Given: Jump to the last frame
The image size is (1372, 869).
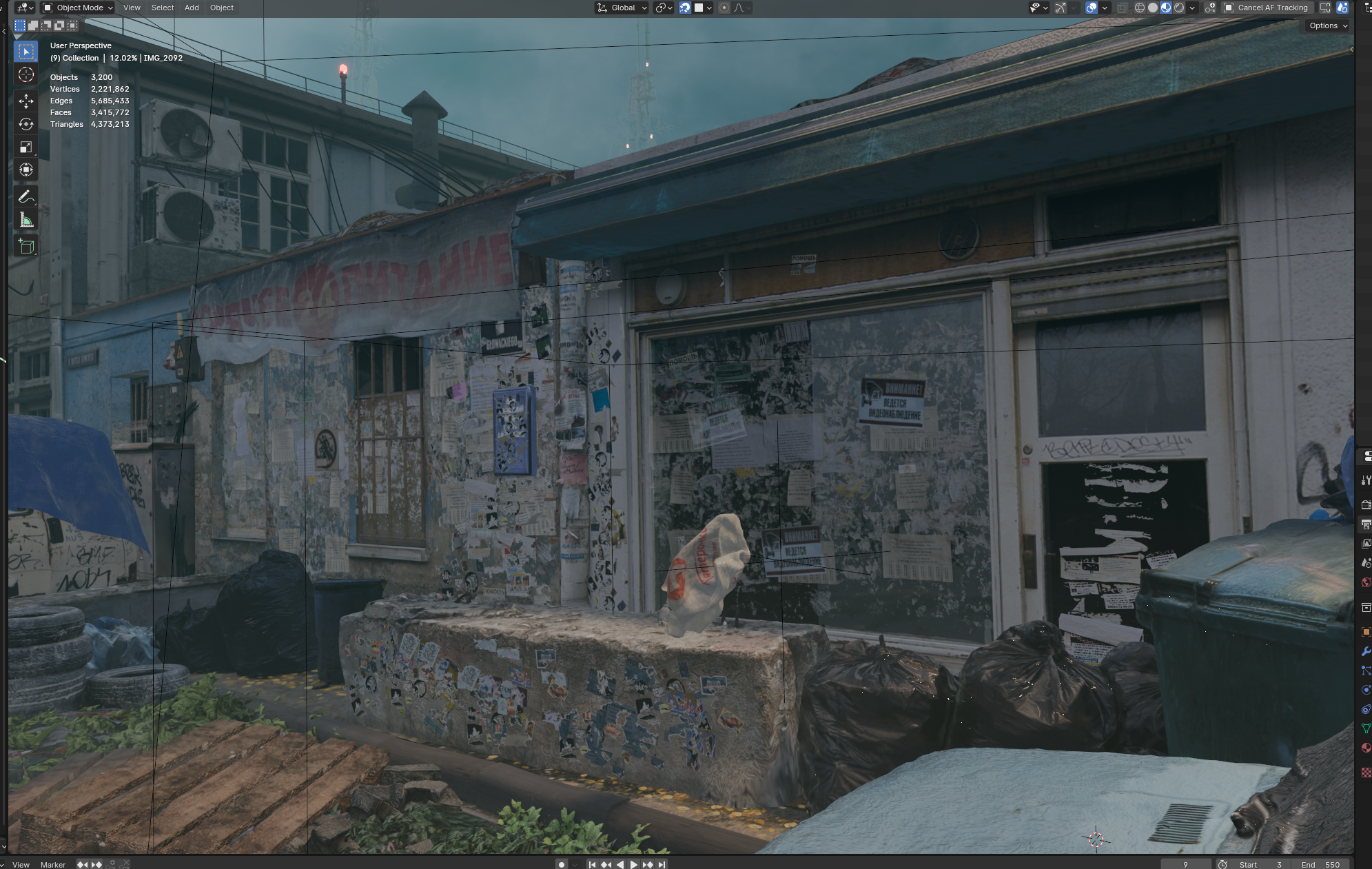Looking at the screenshot, I should (x=662, y=864).
